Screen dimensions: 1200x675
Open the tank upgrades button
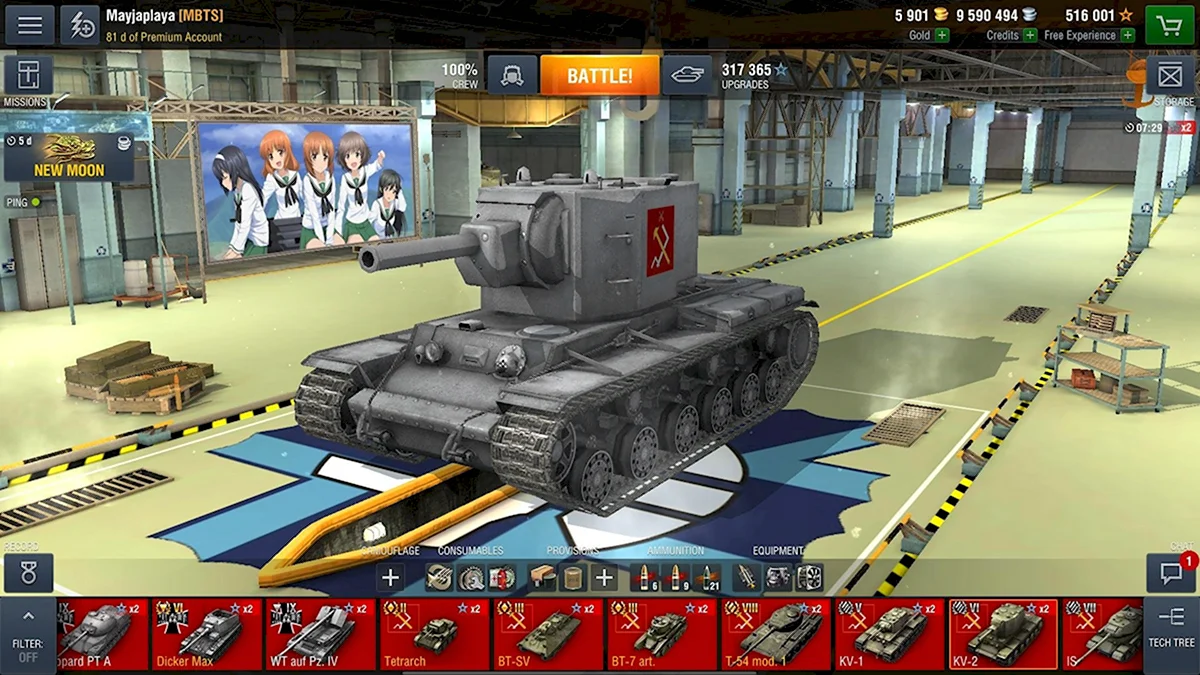click(x=687, y=76)
